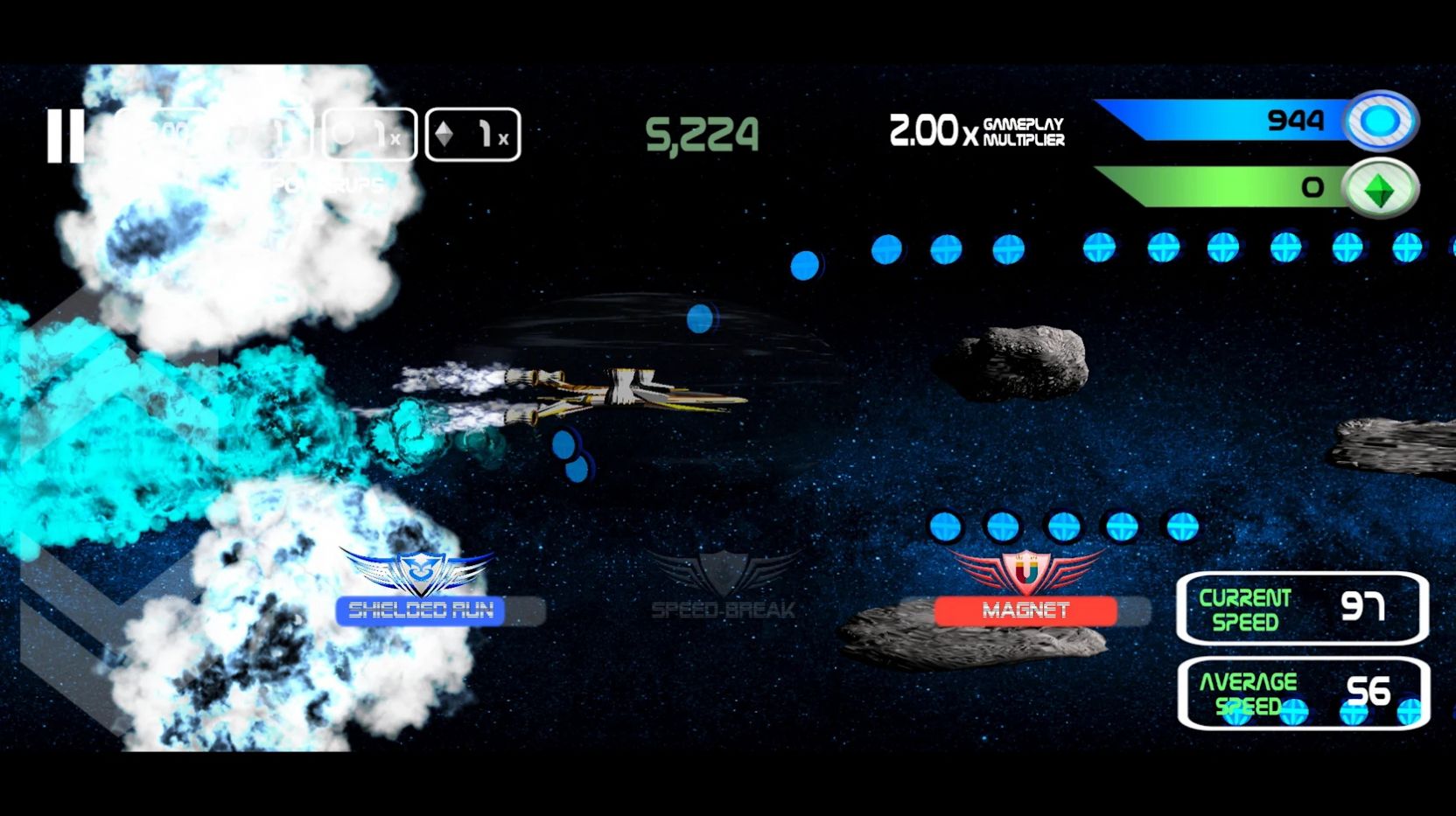Activate the Shielded Run powerup
Viewport: 1456px width, 816px height.
coord(420,610)
